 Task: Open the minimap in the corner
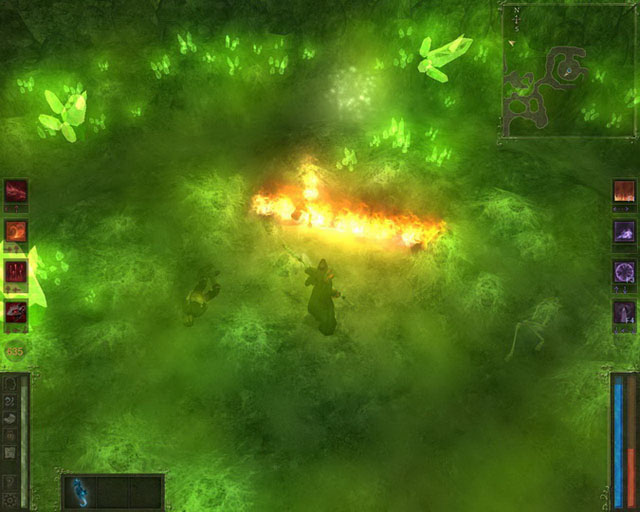pos(568,70)
